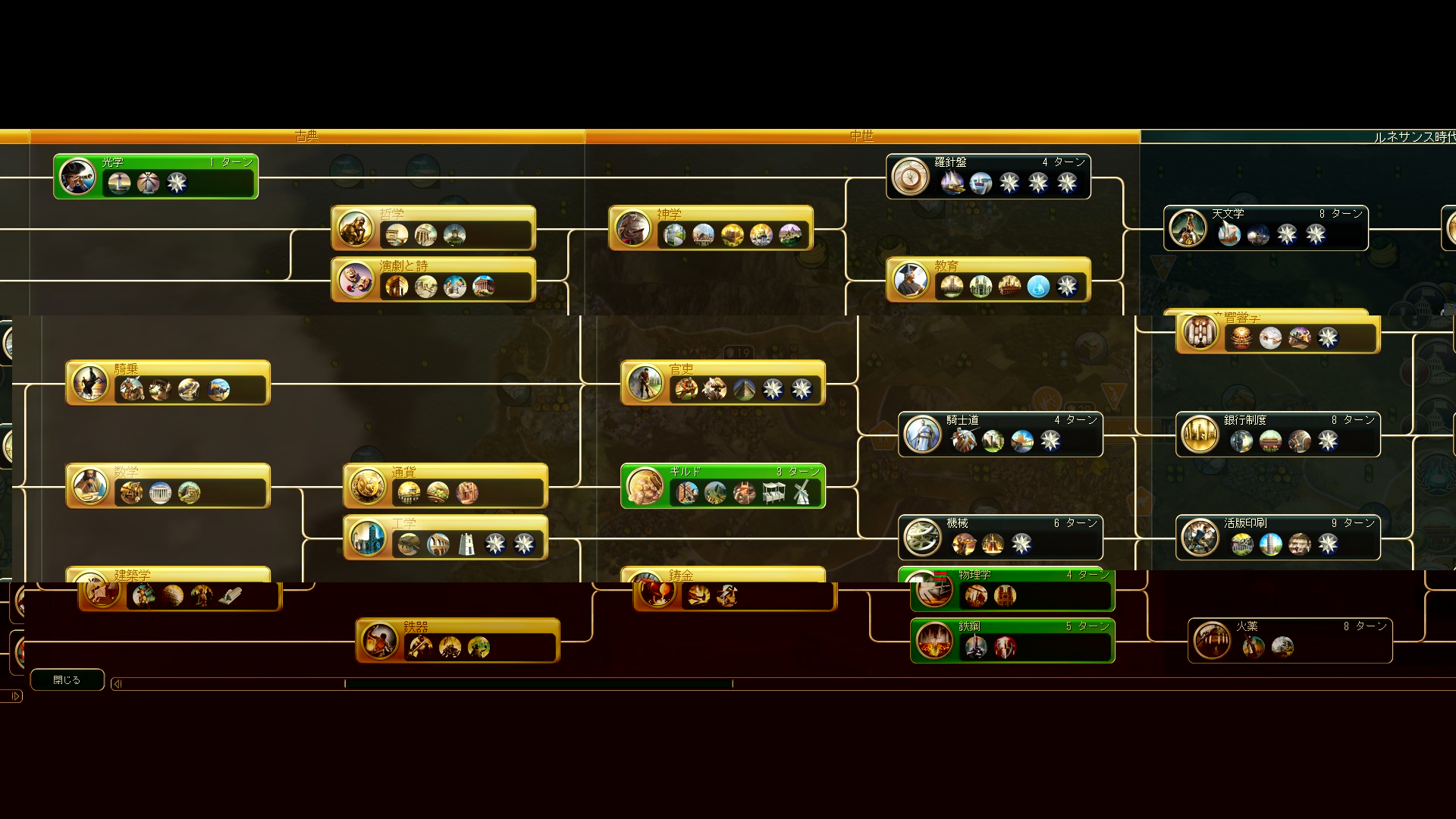1456x819 pixels.
Task: Choose the 騎乗 (Horseback Riding) technology
Action: [x=168, y=383]
